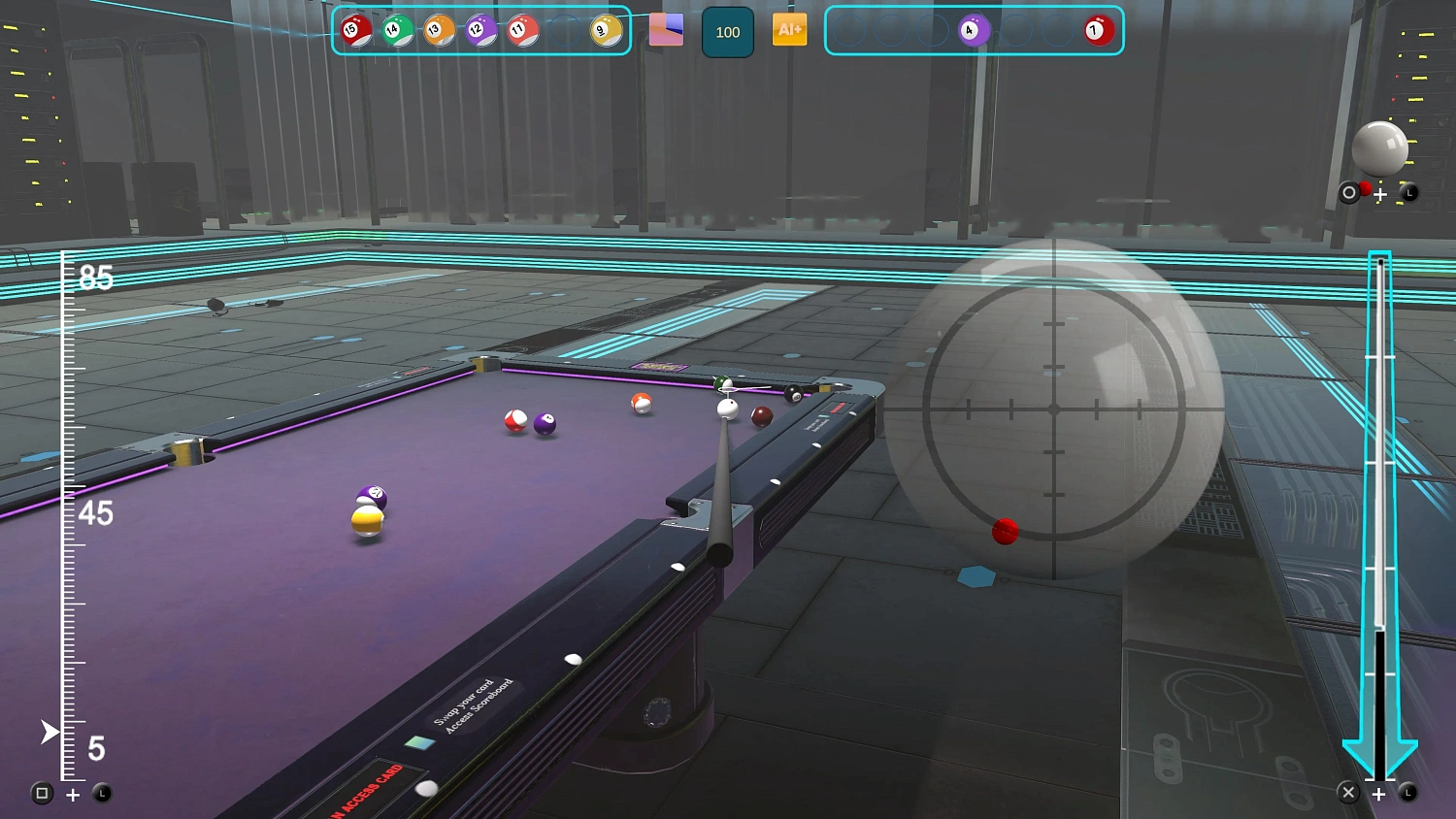Open the pink card icon beside the ball tray
The height and width of the screenshot is (819, 1456).
click(x=667, y=30)
